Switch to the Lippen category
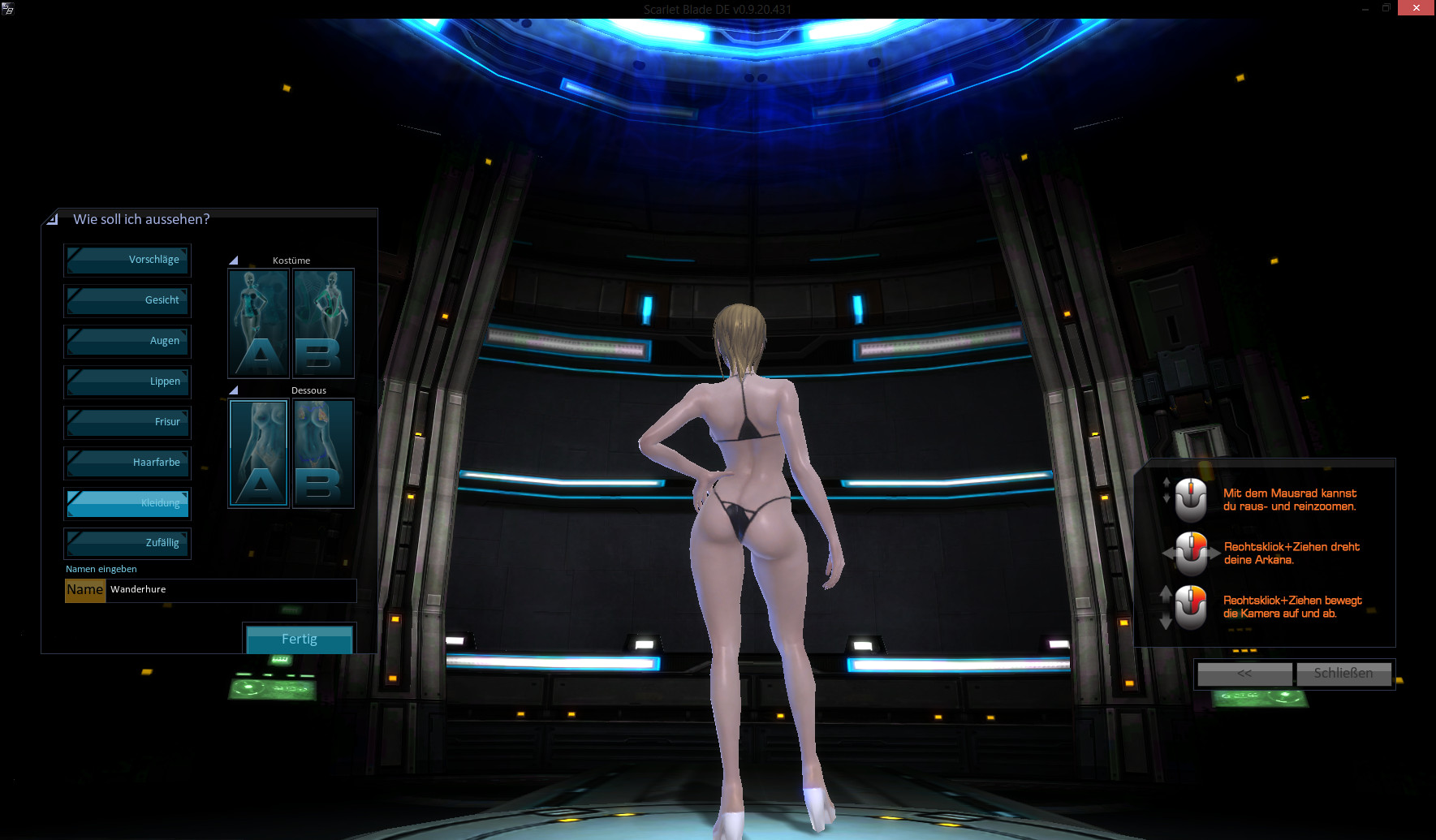Viewport: 1436px width, 840px height. click(x=127, y=381)
